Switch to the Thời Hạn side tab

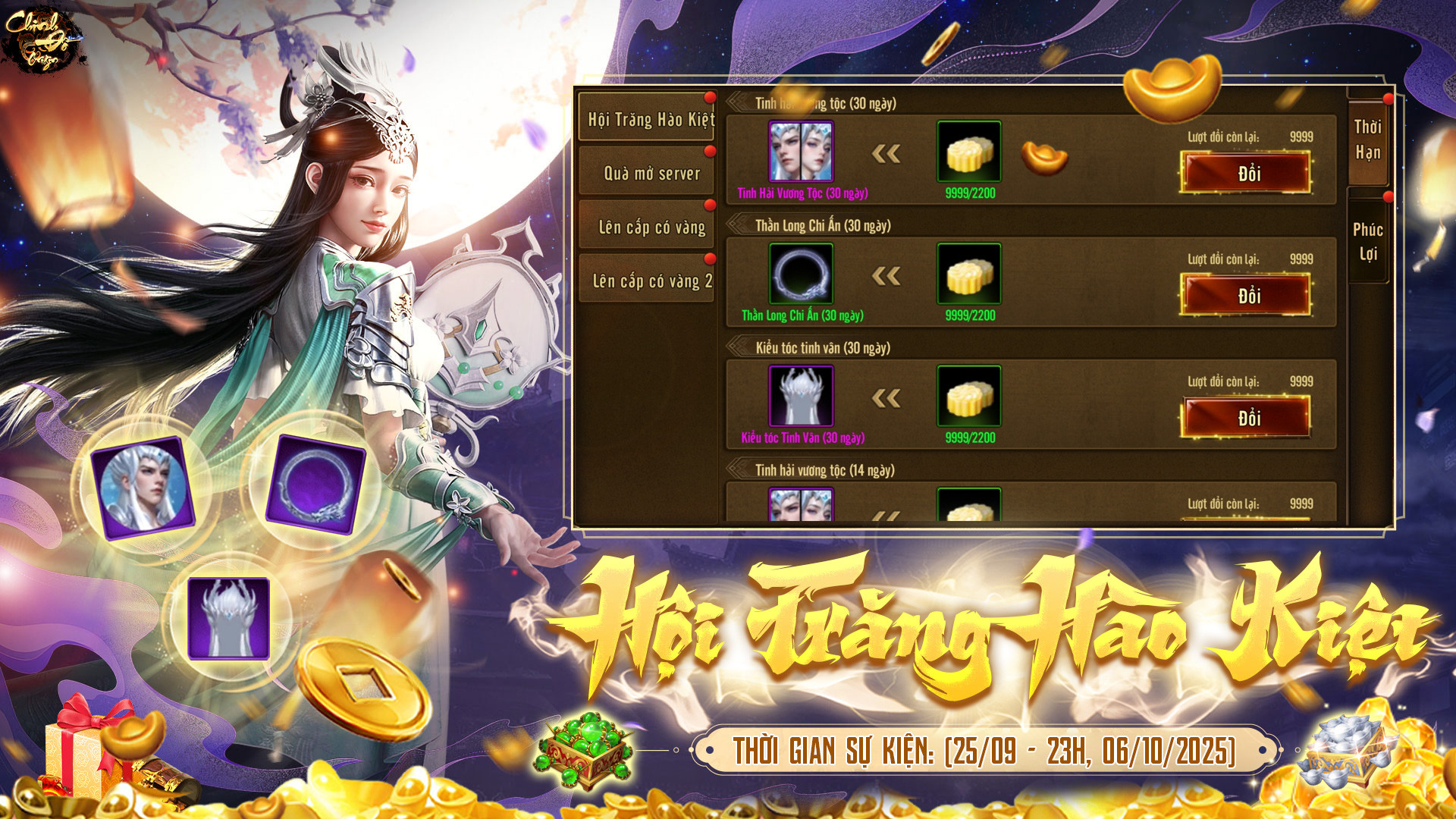(1367, 140)
